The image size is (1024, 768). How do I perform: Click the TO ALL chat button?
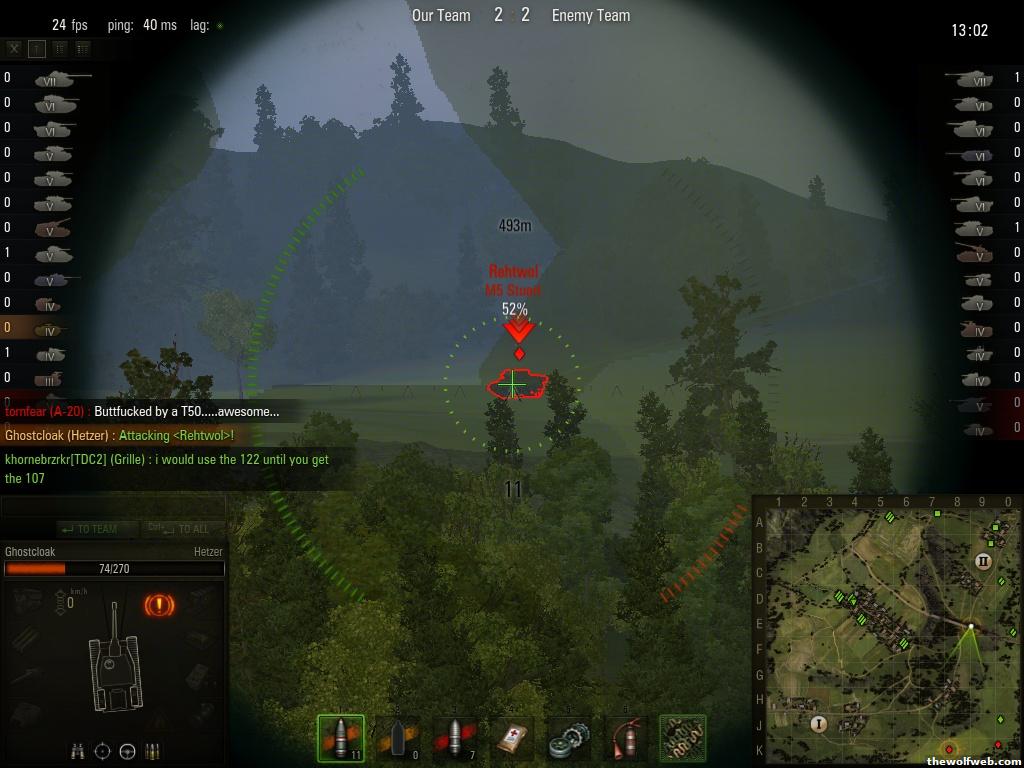[x=180, y=529]
